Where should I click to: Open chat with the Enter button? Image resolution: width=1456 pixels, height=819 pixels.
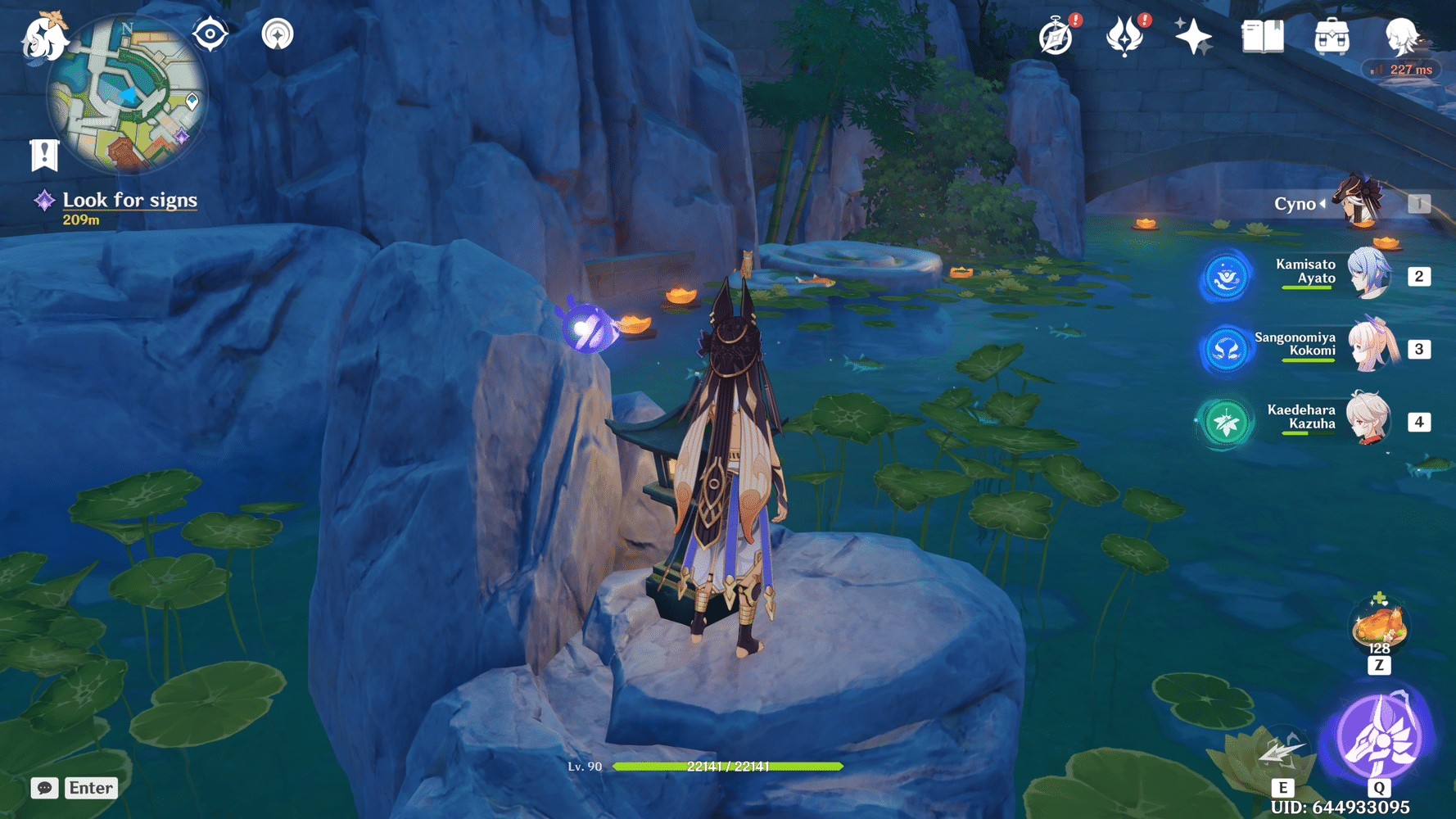click(x=90, y=788)
